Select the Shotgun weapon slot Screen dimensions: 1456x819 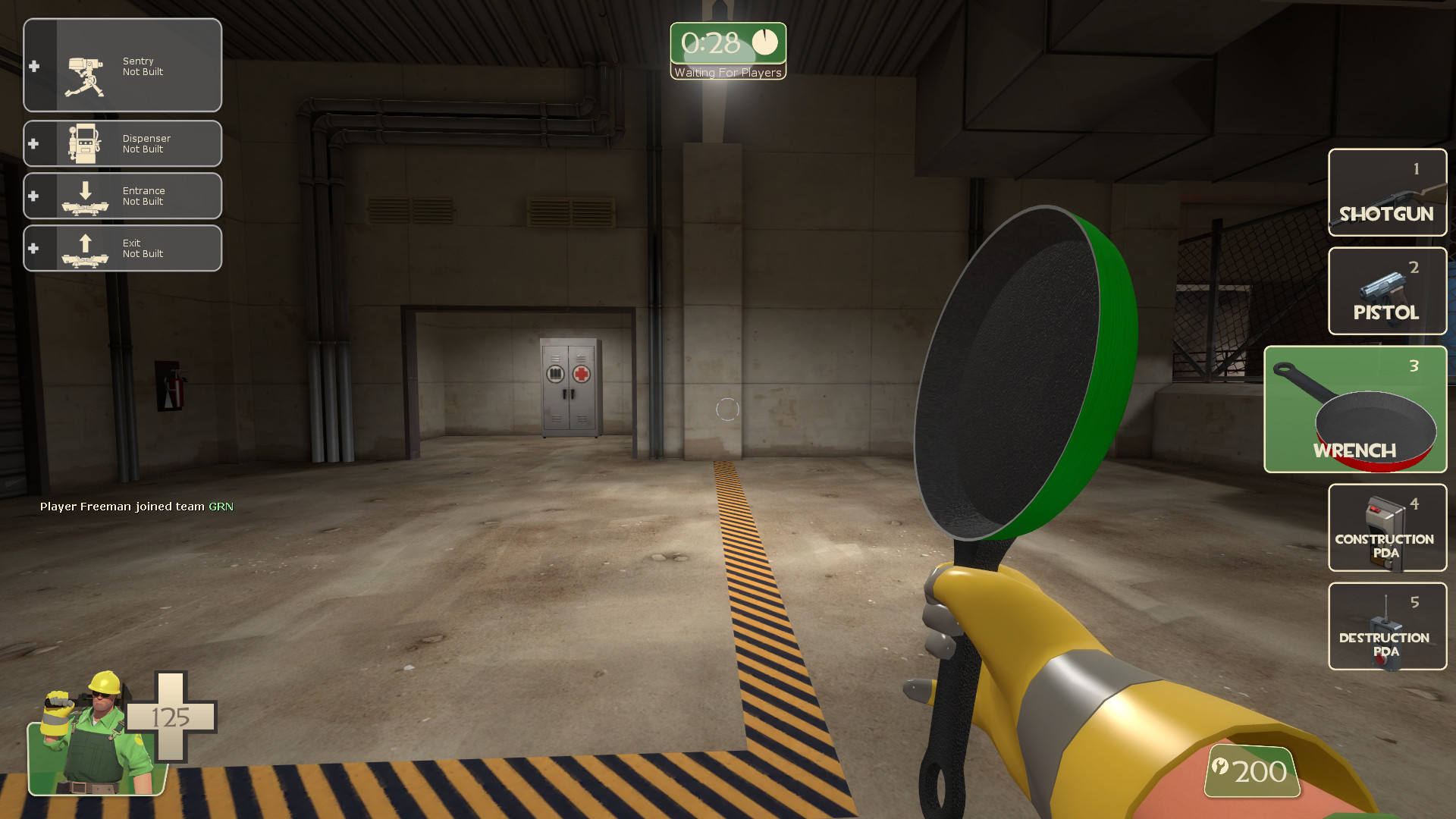[x=1386, y=192]
